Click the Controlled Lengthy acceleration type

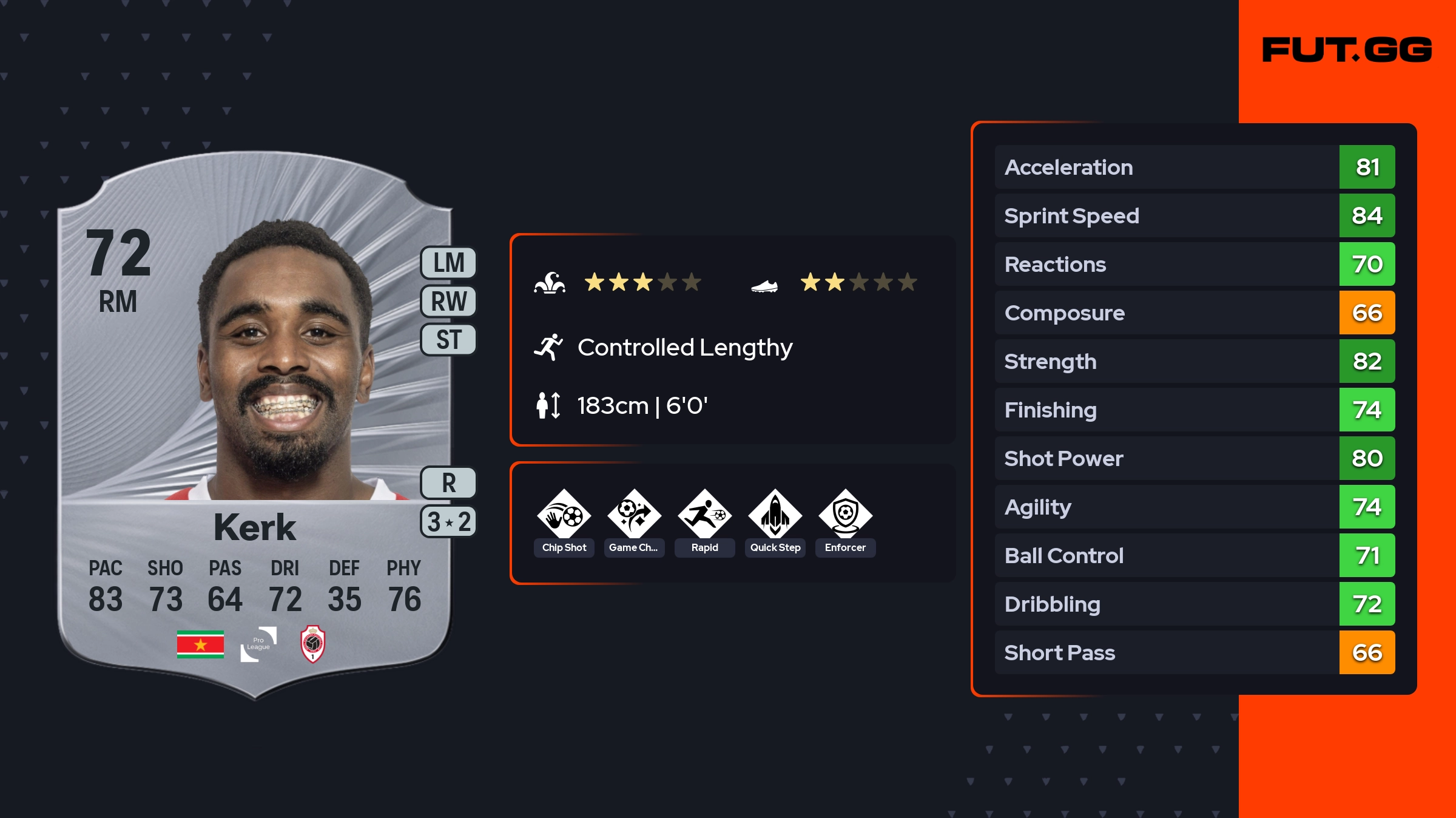click(x=684, y=348)
